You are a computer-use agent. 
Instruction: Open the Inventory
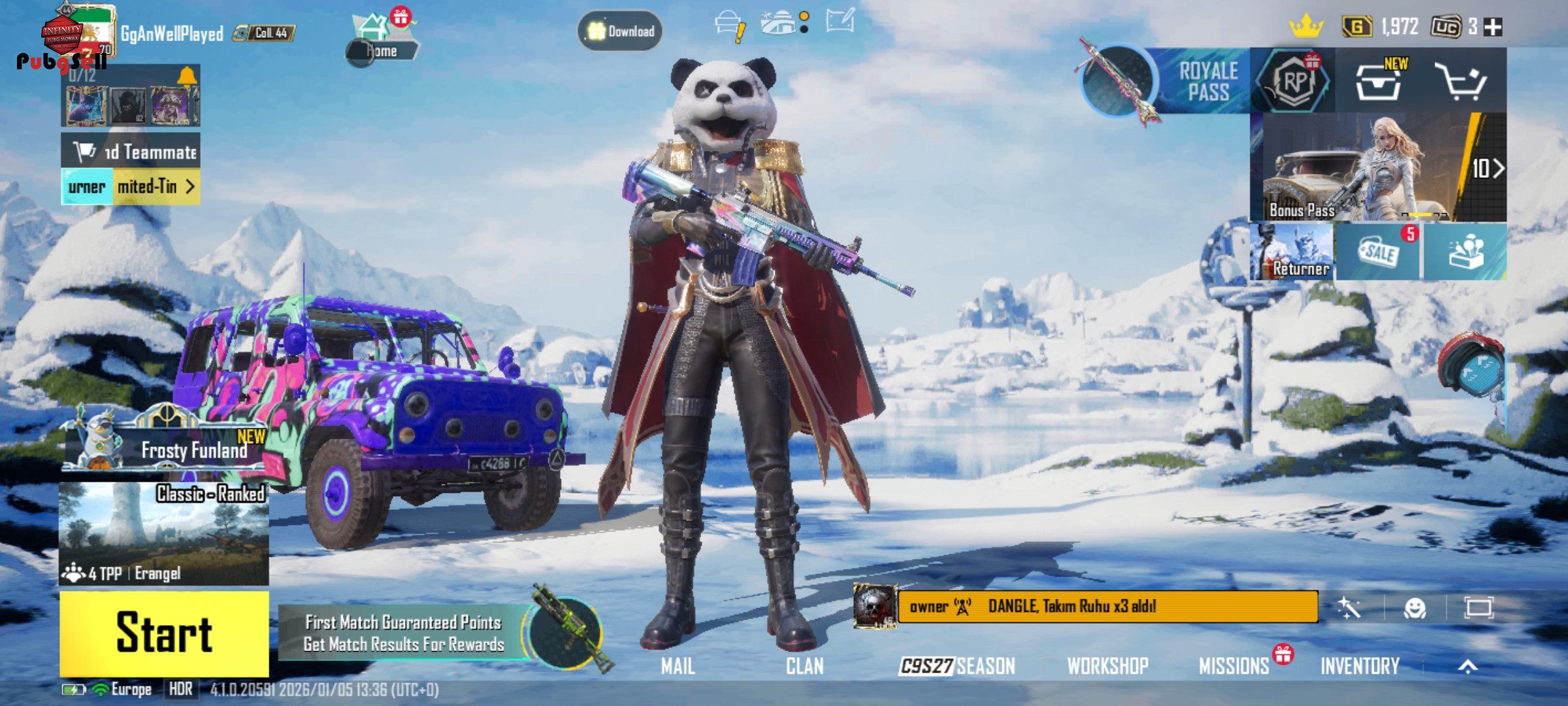tap(1360, 666)
